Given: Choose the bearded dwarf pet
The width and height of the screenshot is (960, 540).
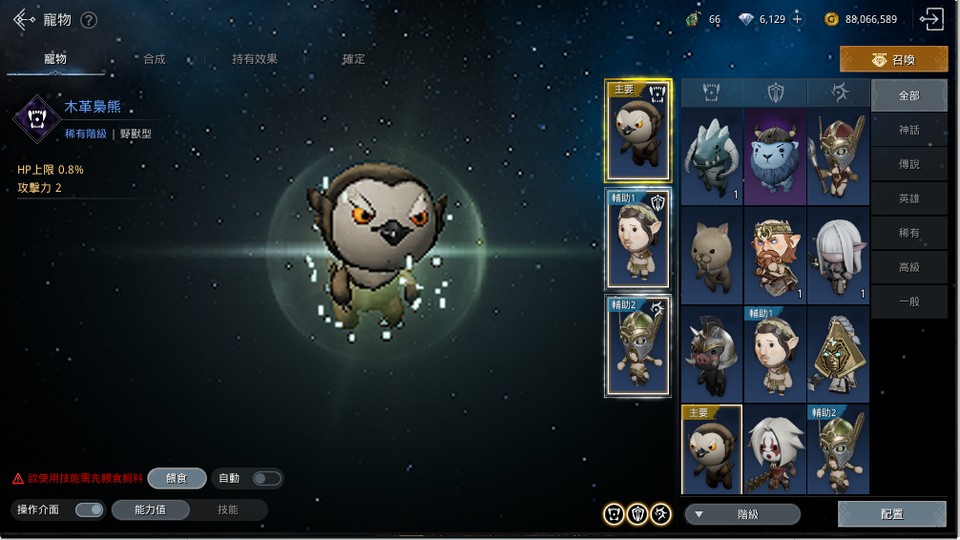Looking at the screenshot, I should 775,255.
